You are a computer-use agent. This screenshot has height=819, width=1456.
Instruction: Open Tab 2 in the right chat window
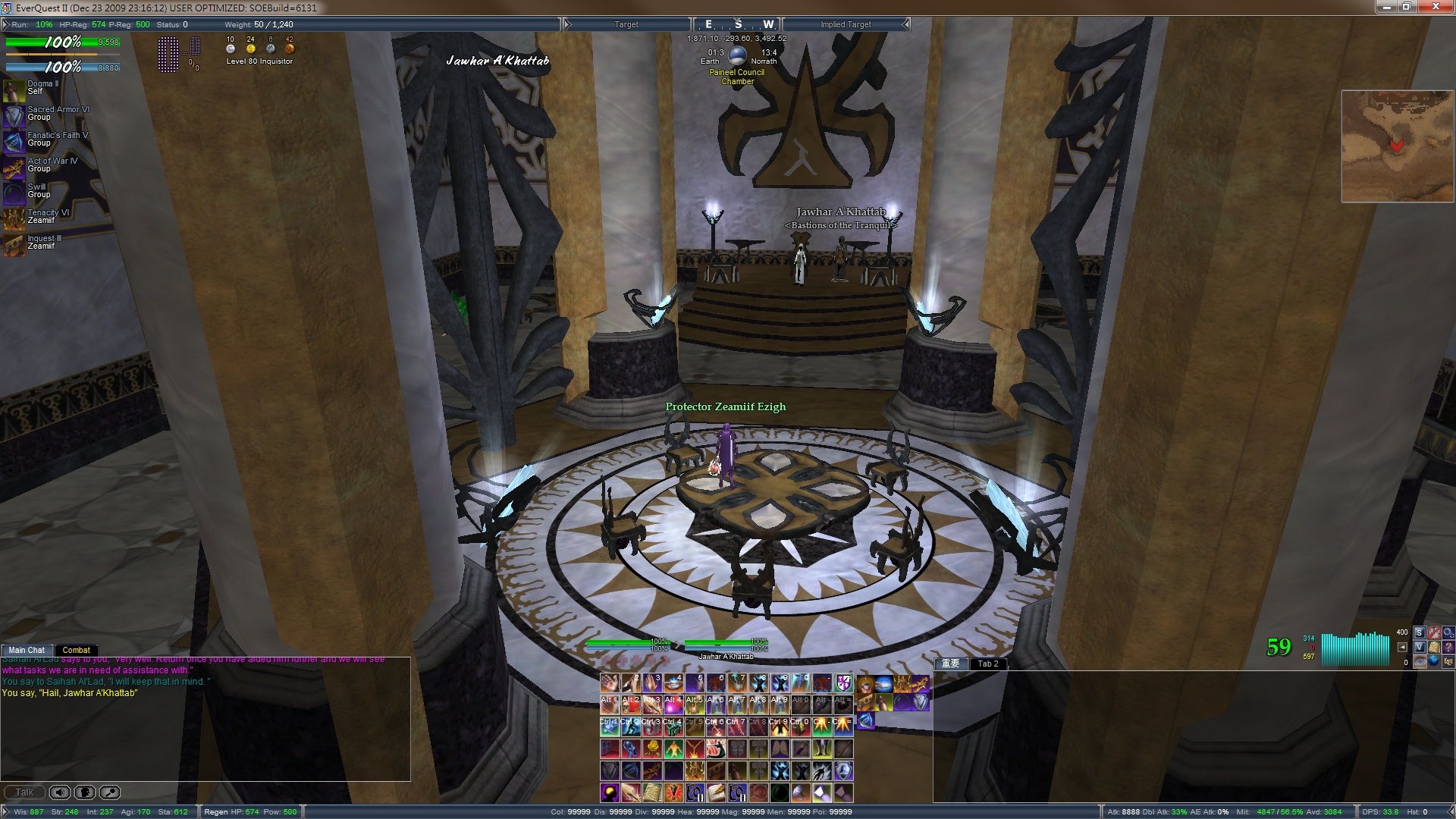[x=987, y=664]
